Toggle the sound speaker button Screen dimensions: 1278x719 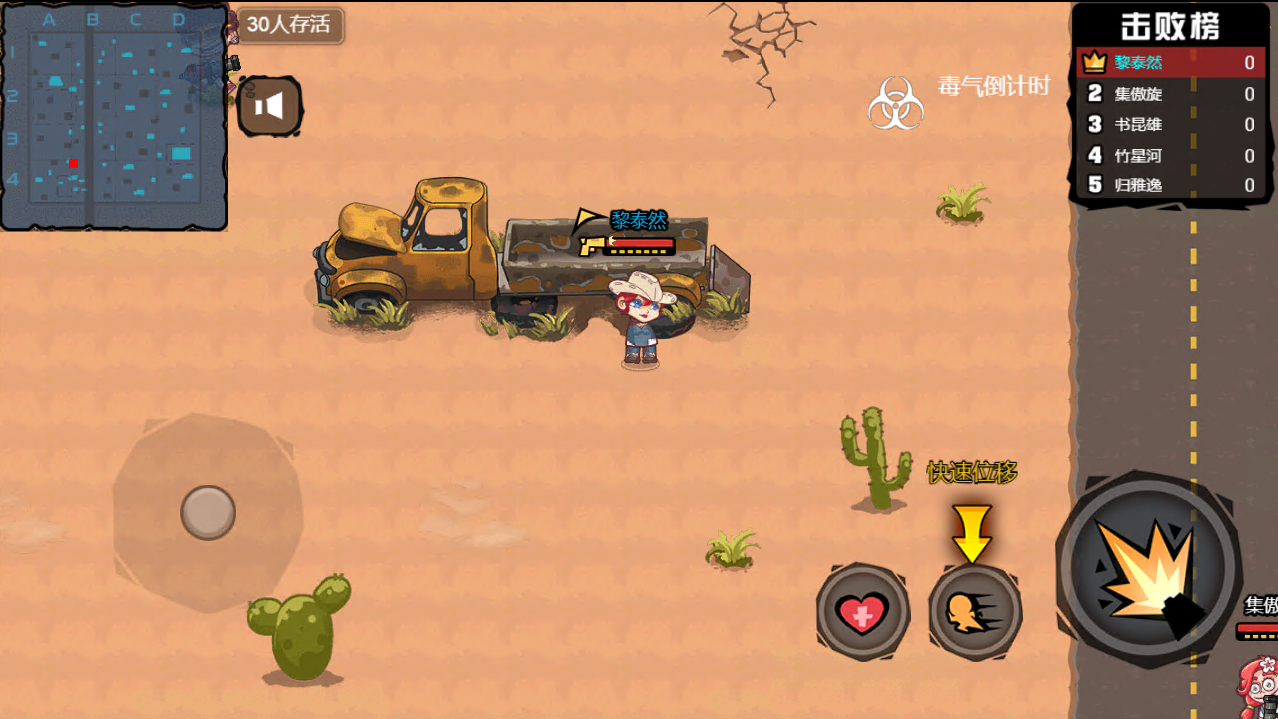pos(270,106)
